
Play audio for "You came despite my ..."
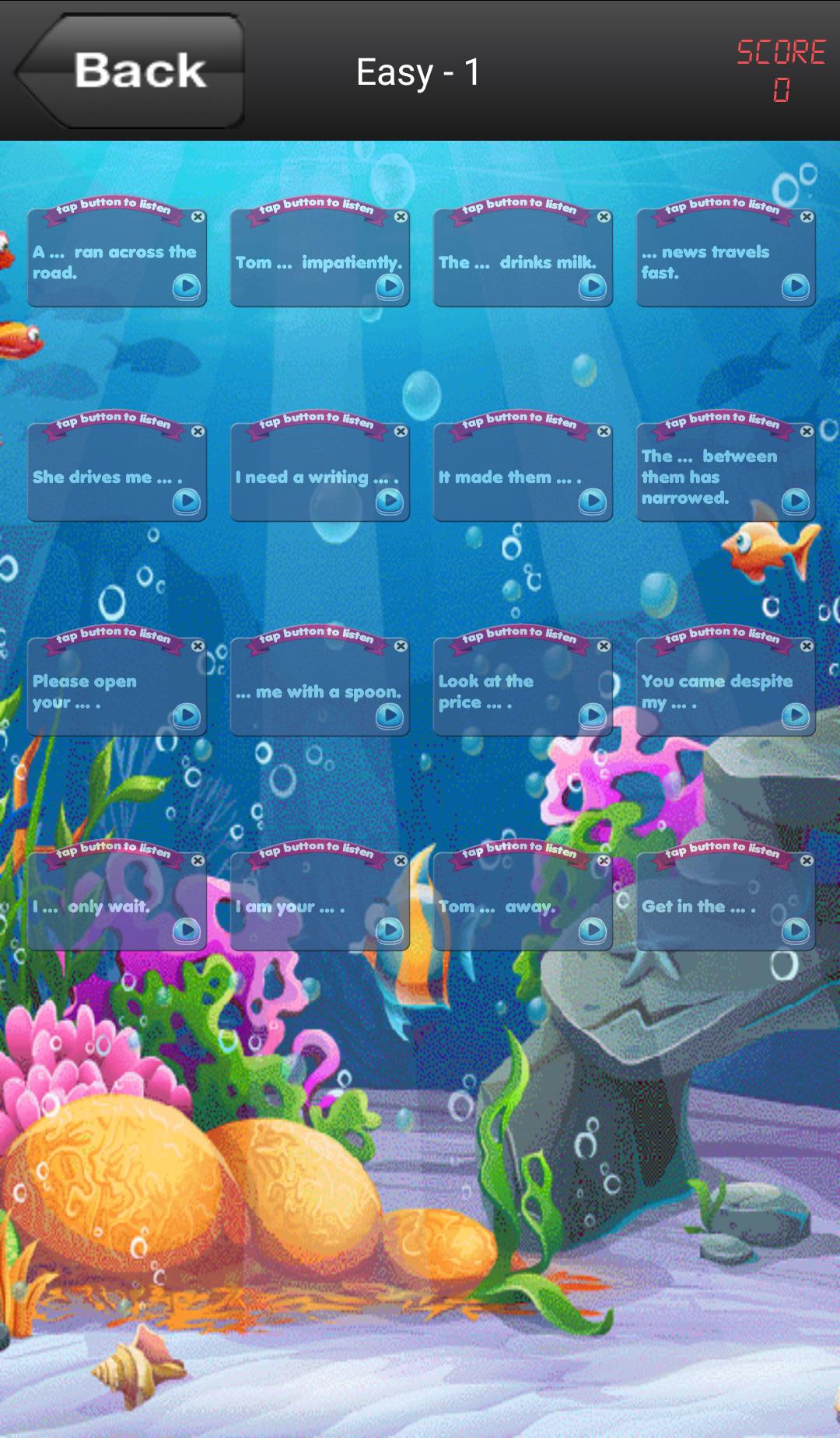pos(796,716)
